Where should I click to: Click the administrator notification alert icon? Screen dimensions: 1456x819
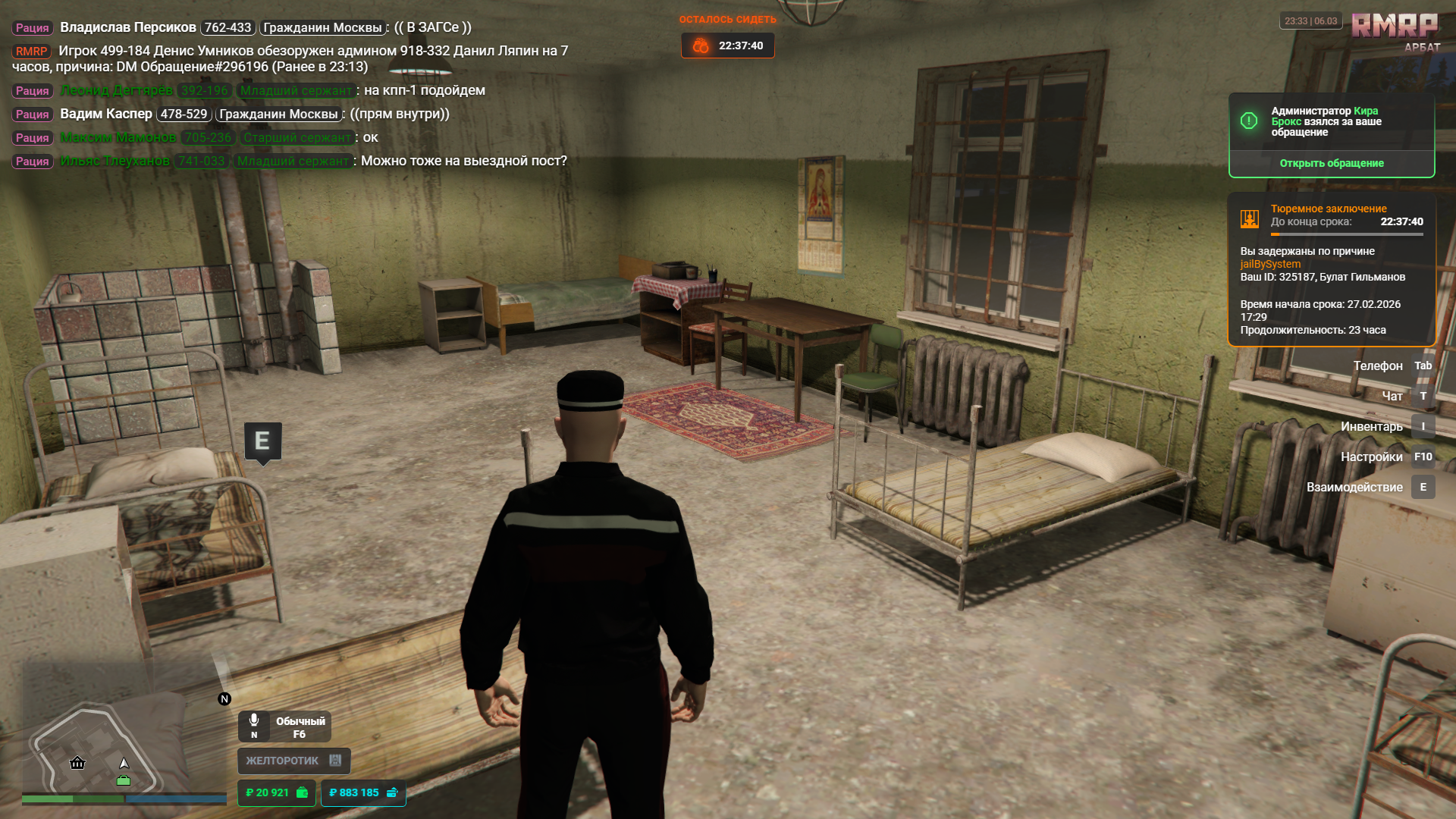1248,121
